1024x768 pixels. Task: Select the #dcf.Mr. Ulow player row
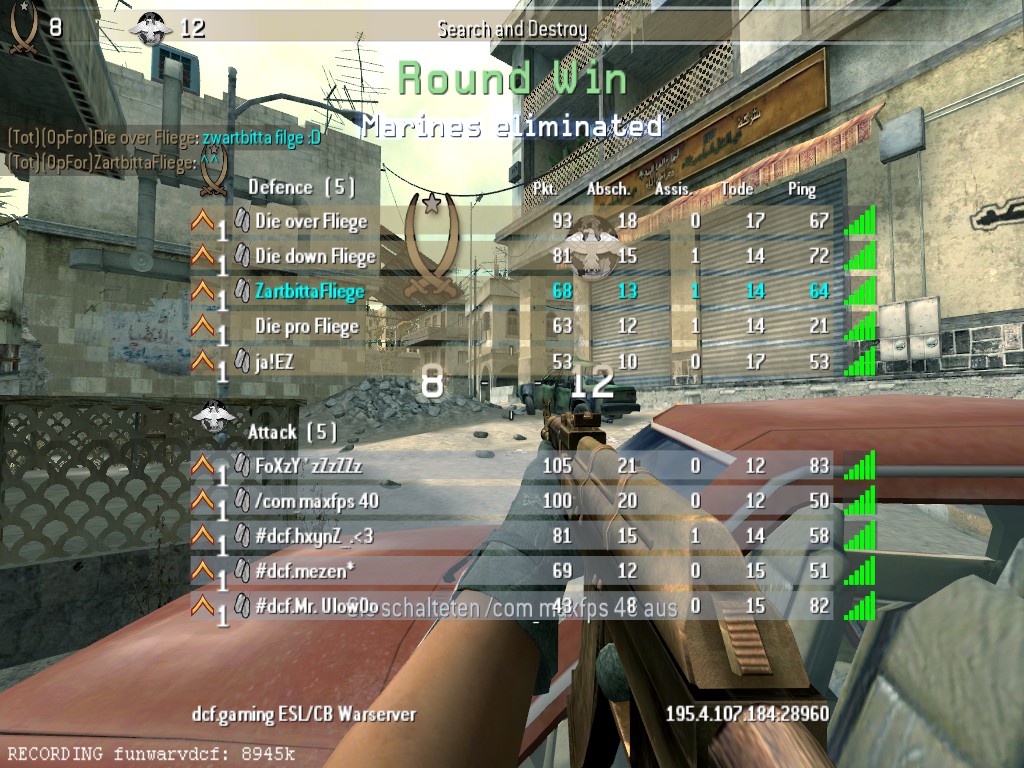315,605
